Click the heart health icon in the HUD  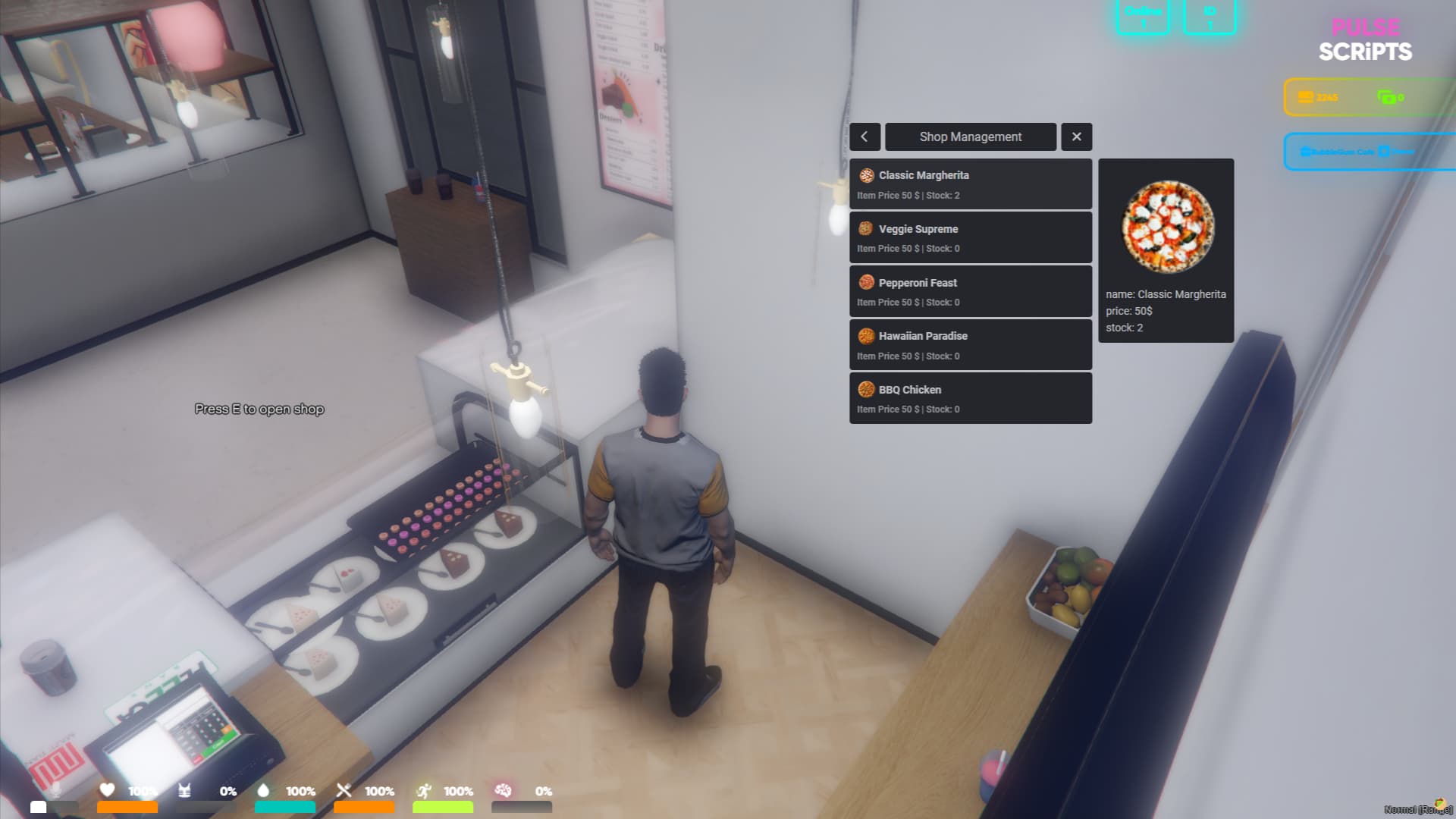(x=105, y=789)
